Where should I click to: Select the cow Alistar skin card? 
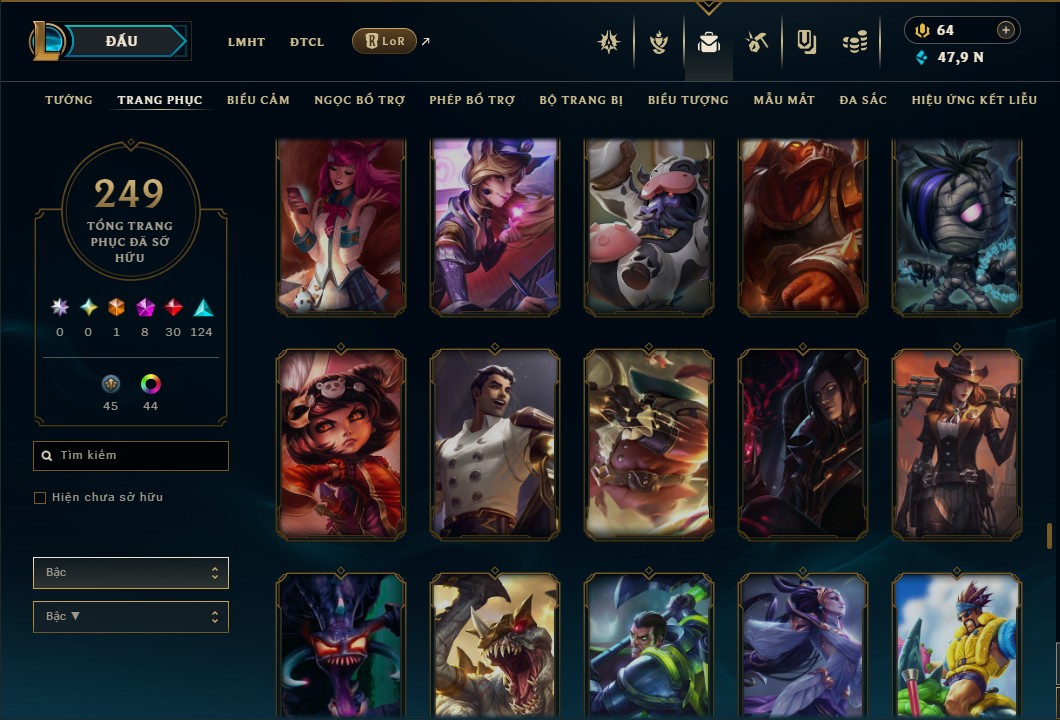click(x=649, y=227)
